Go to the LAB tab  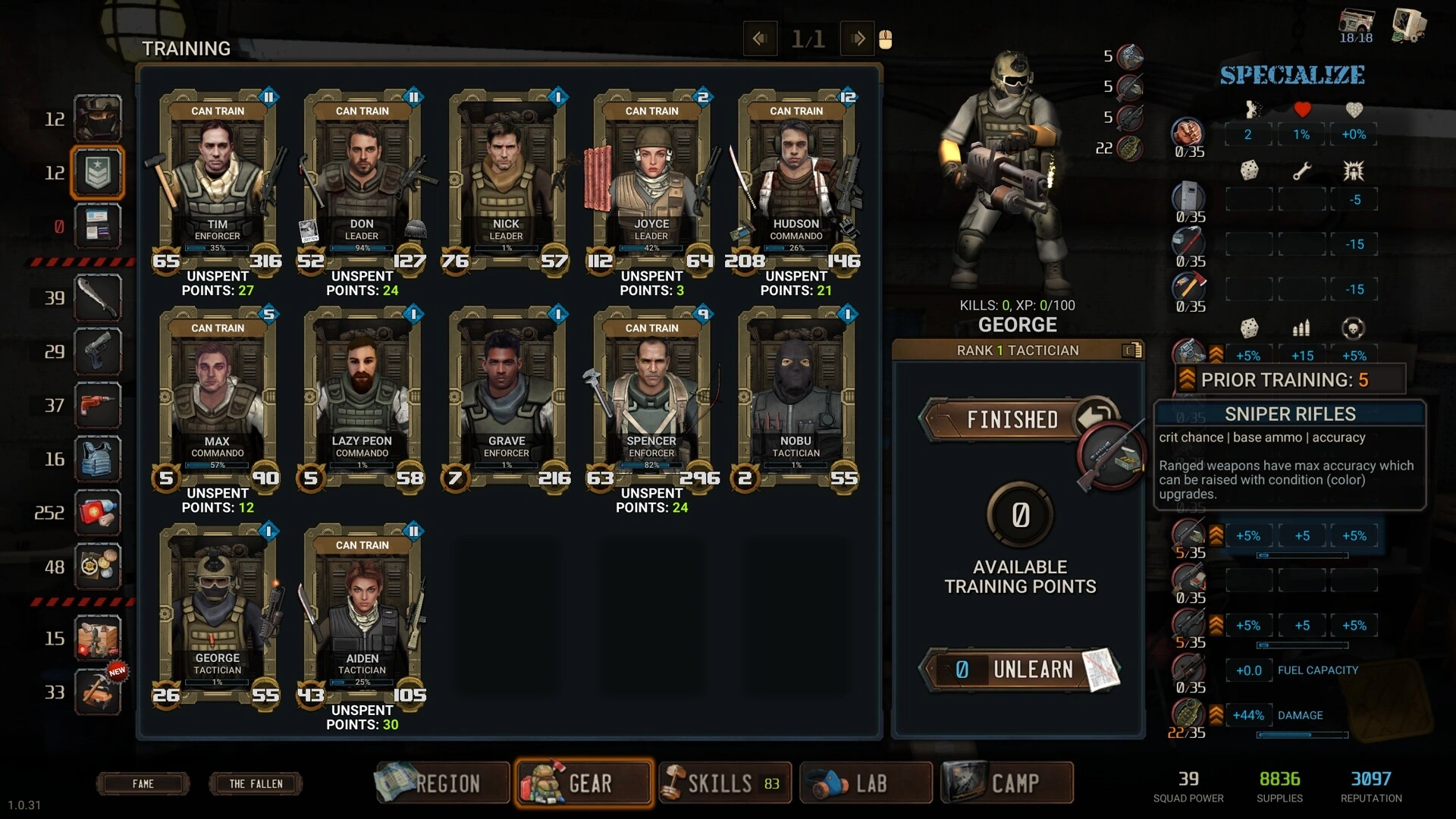pyautogui.click(x=865, y=783)
